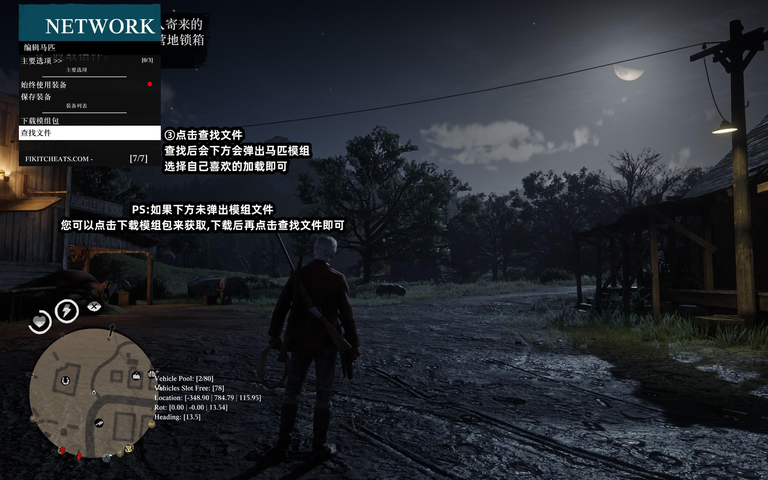Select the horseshoe stable marker on minimap
Screen dimensions: 768x480
point(65,379)
